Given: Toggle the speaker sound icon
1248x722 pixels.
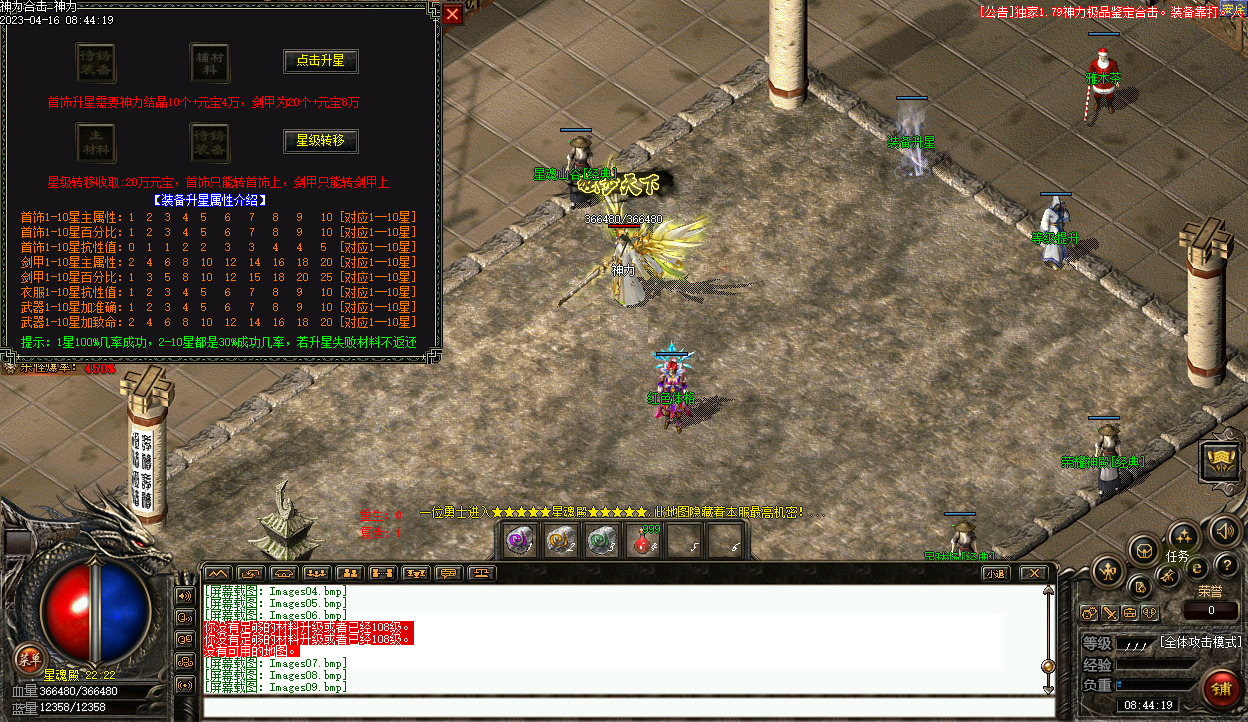Looking at the screenshot, I should point(1227,530).
